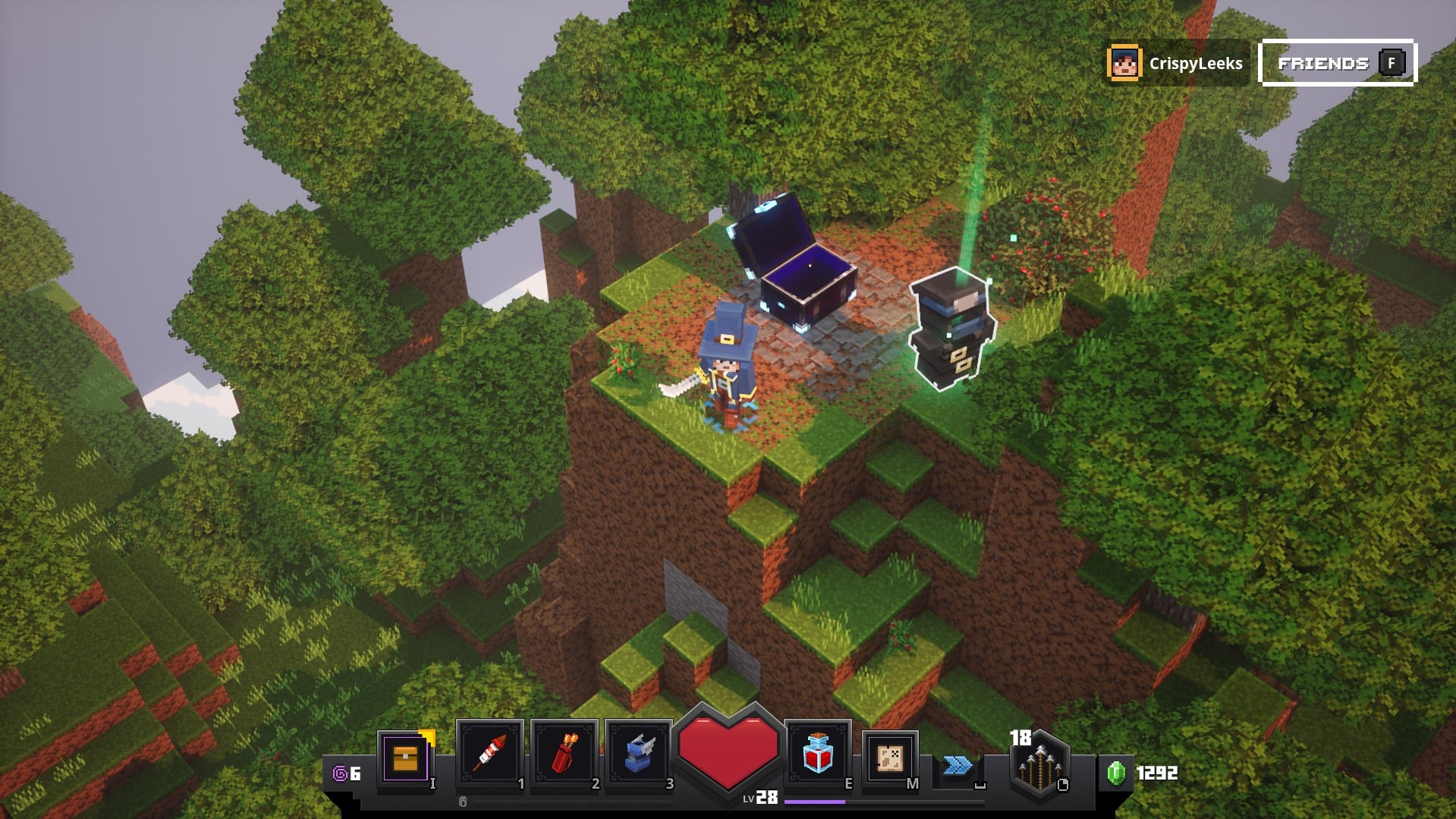This screenshot has height=819, width=1456.
Task: Collect the glowing supply drop item
Action: (x=951, y=326)
